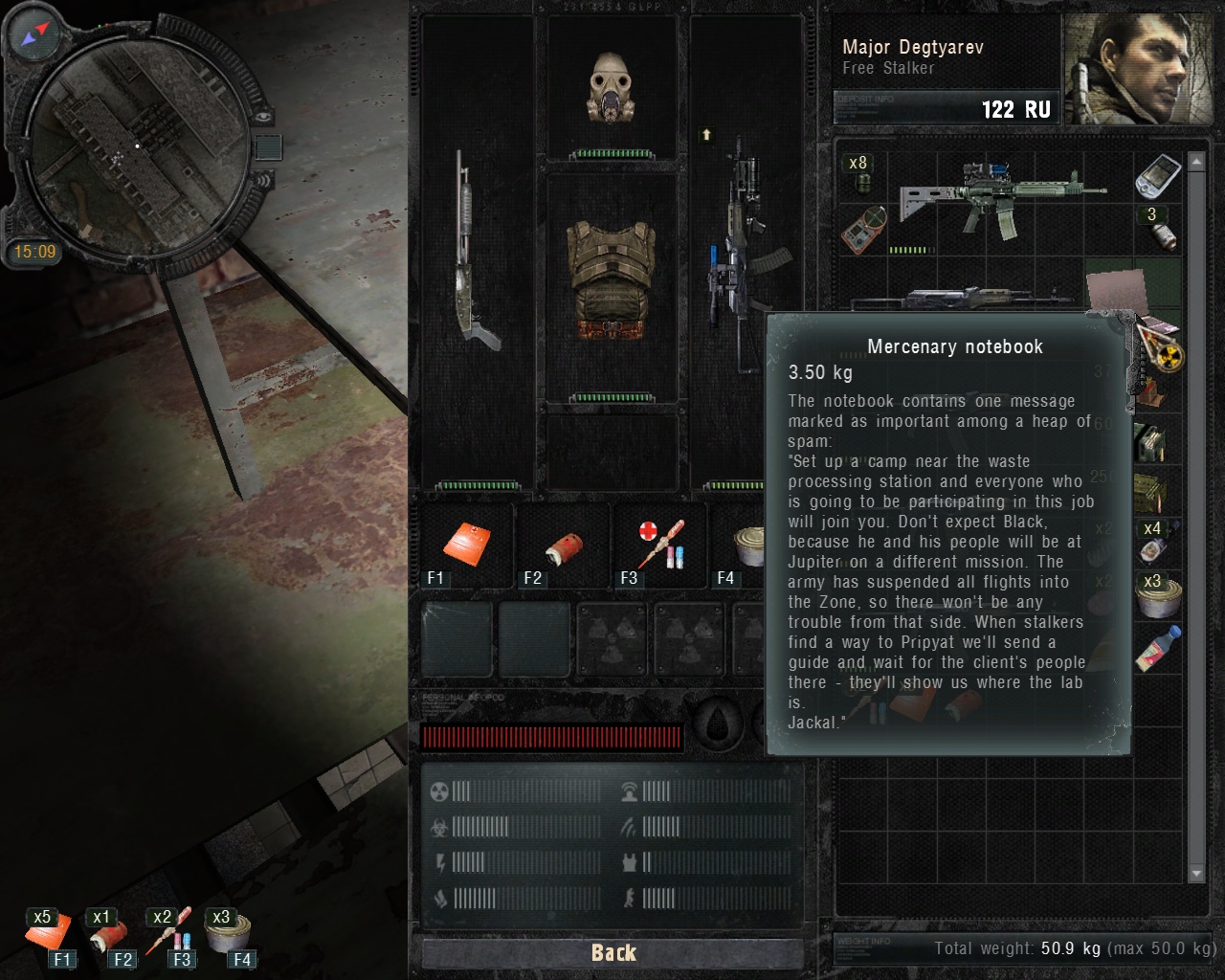Select the PDA device in inventory
1225x980 pixels.
point(1156,174)
